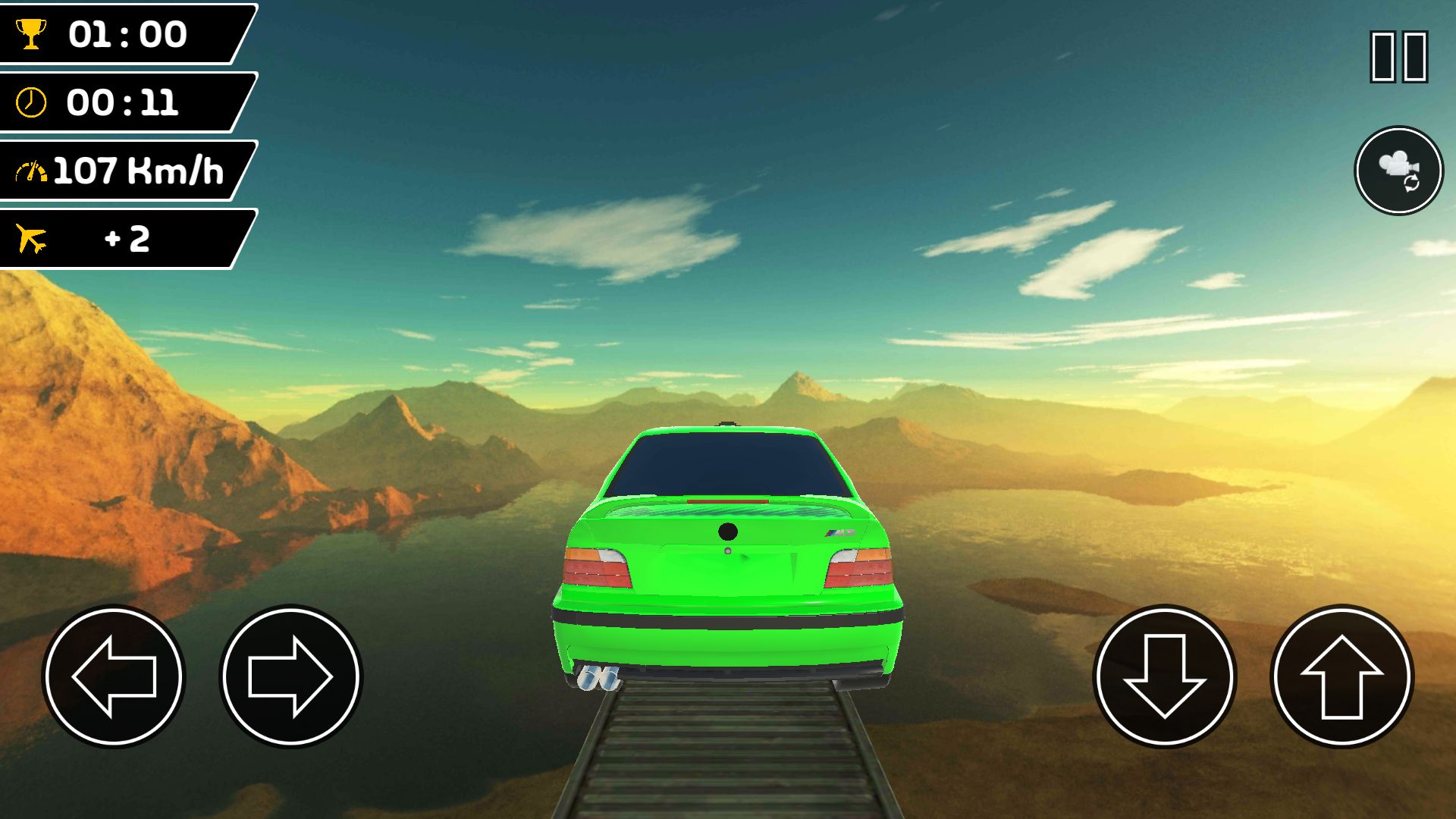Viewport: 1456px width, 819px height.
Task: Switch the camera view
Action: [x=1398, y=171]
